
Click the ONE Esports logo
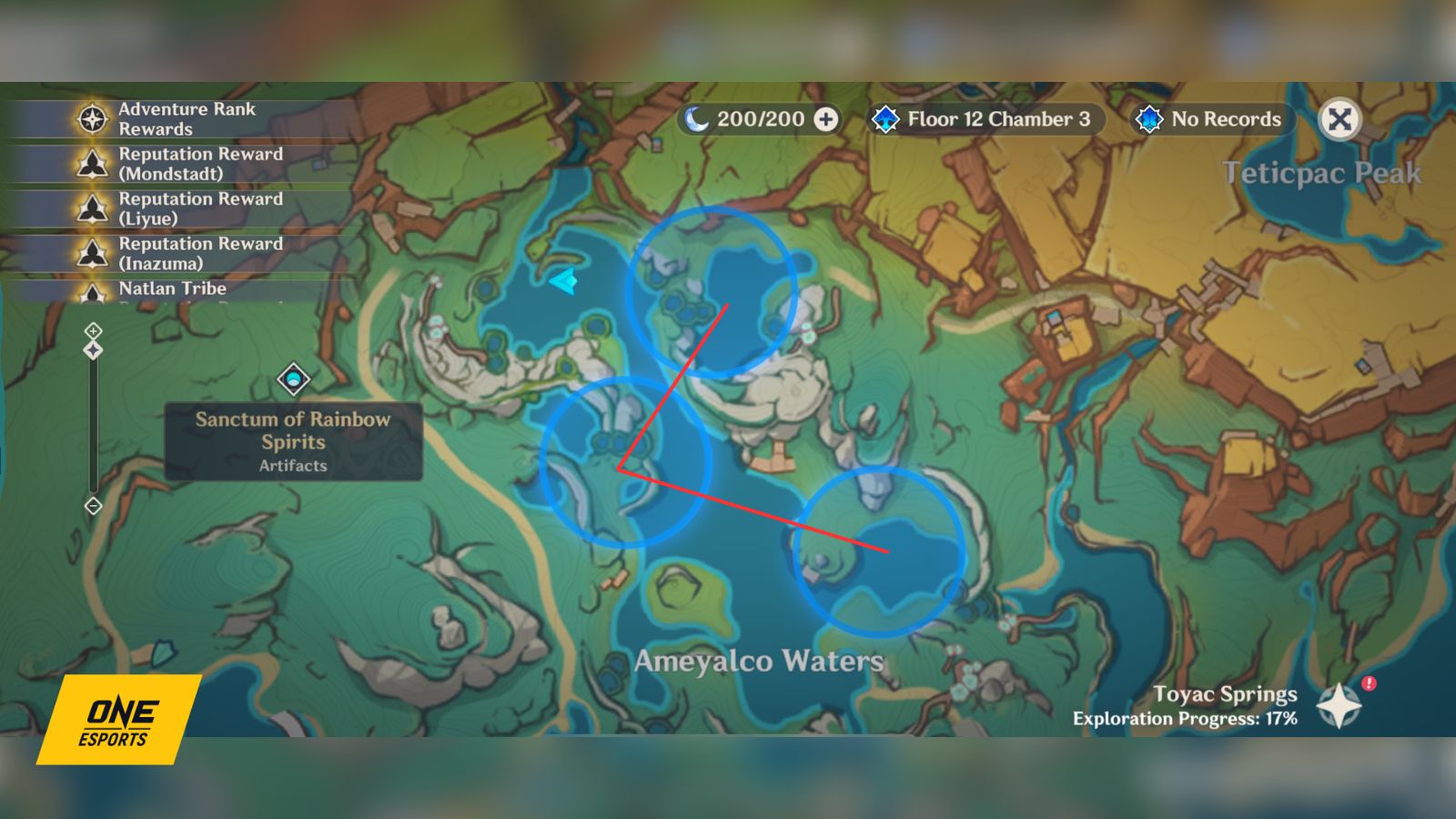118,719
